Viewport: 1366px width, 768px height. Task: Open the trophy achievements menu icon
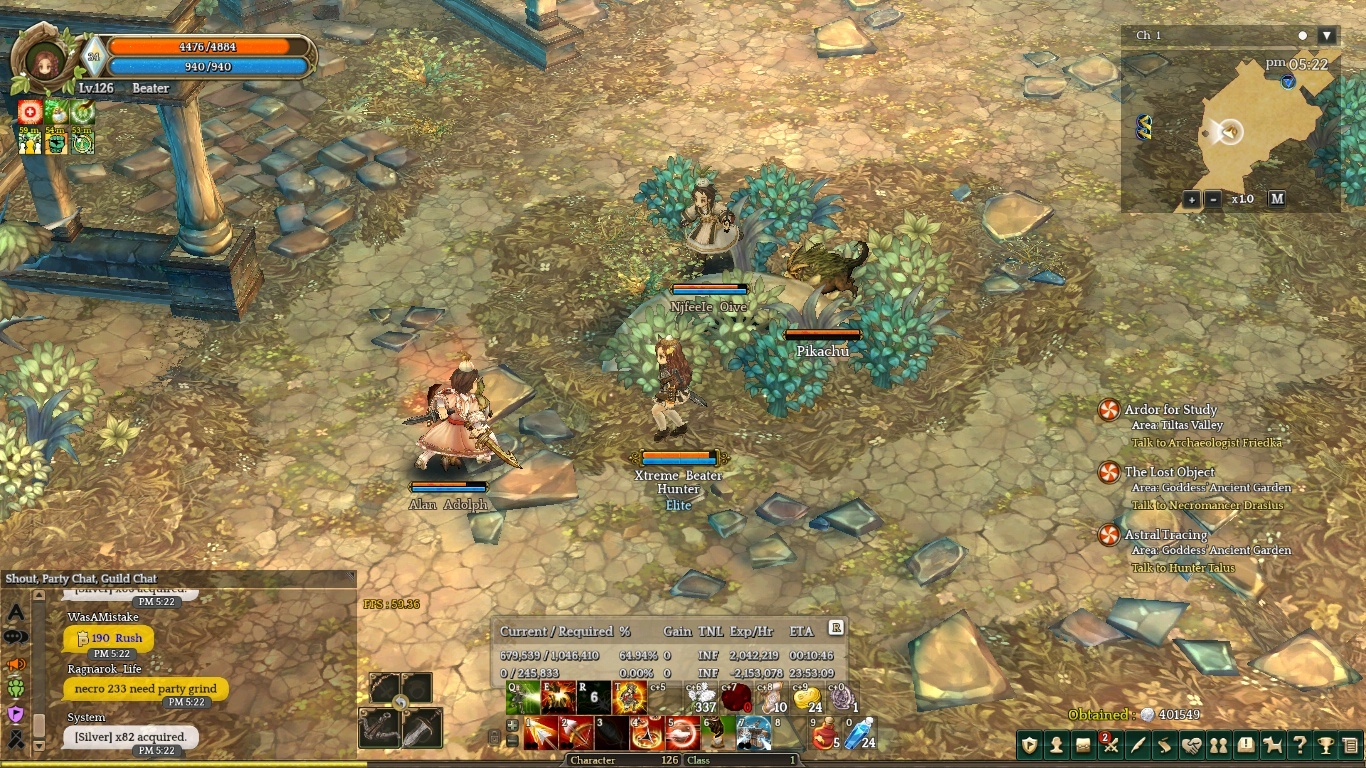[1325, 745]
